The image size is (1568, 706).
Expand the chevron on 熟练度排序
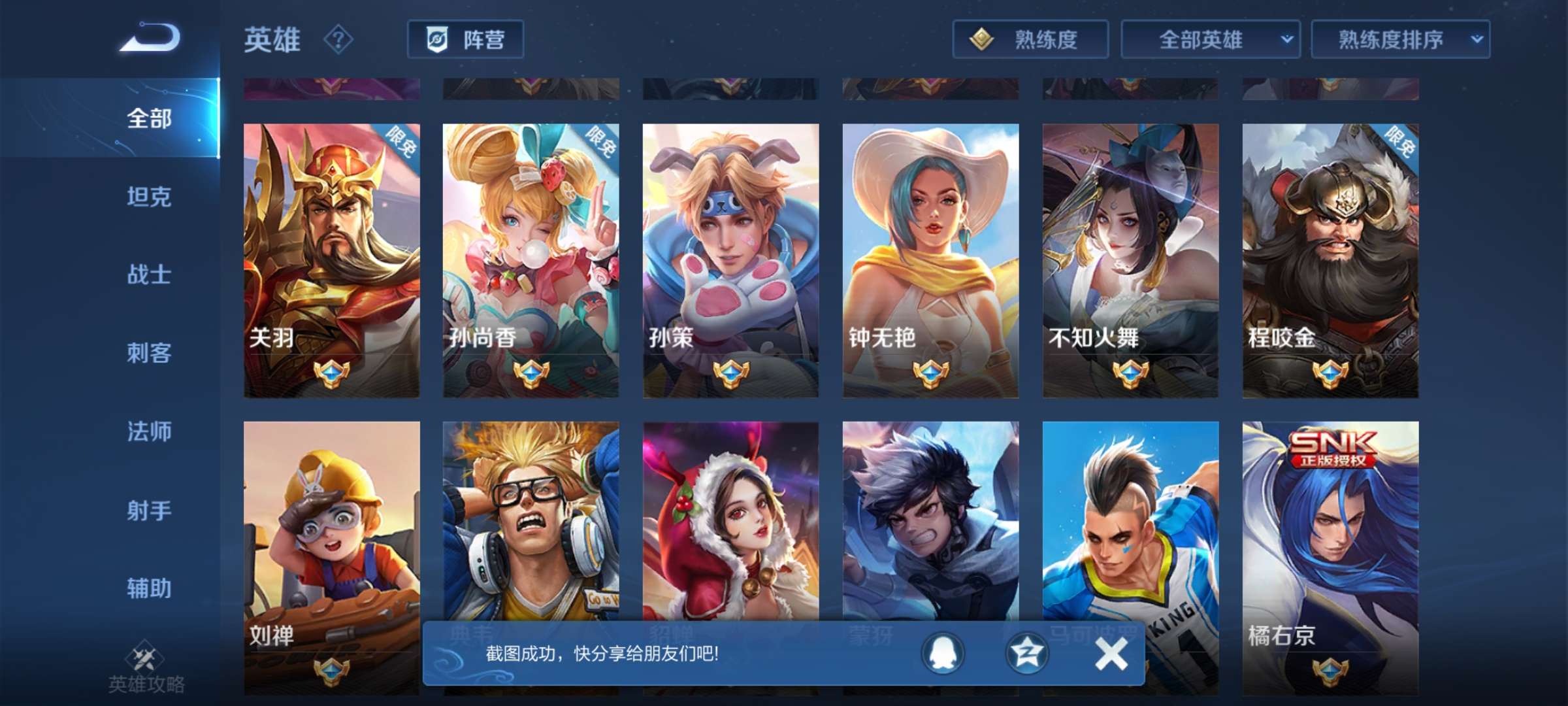coord(1478,39)
